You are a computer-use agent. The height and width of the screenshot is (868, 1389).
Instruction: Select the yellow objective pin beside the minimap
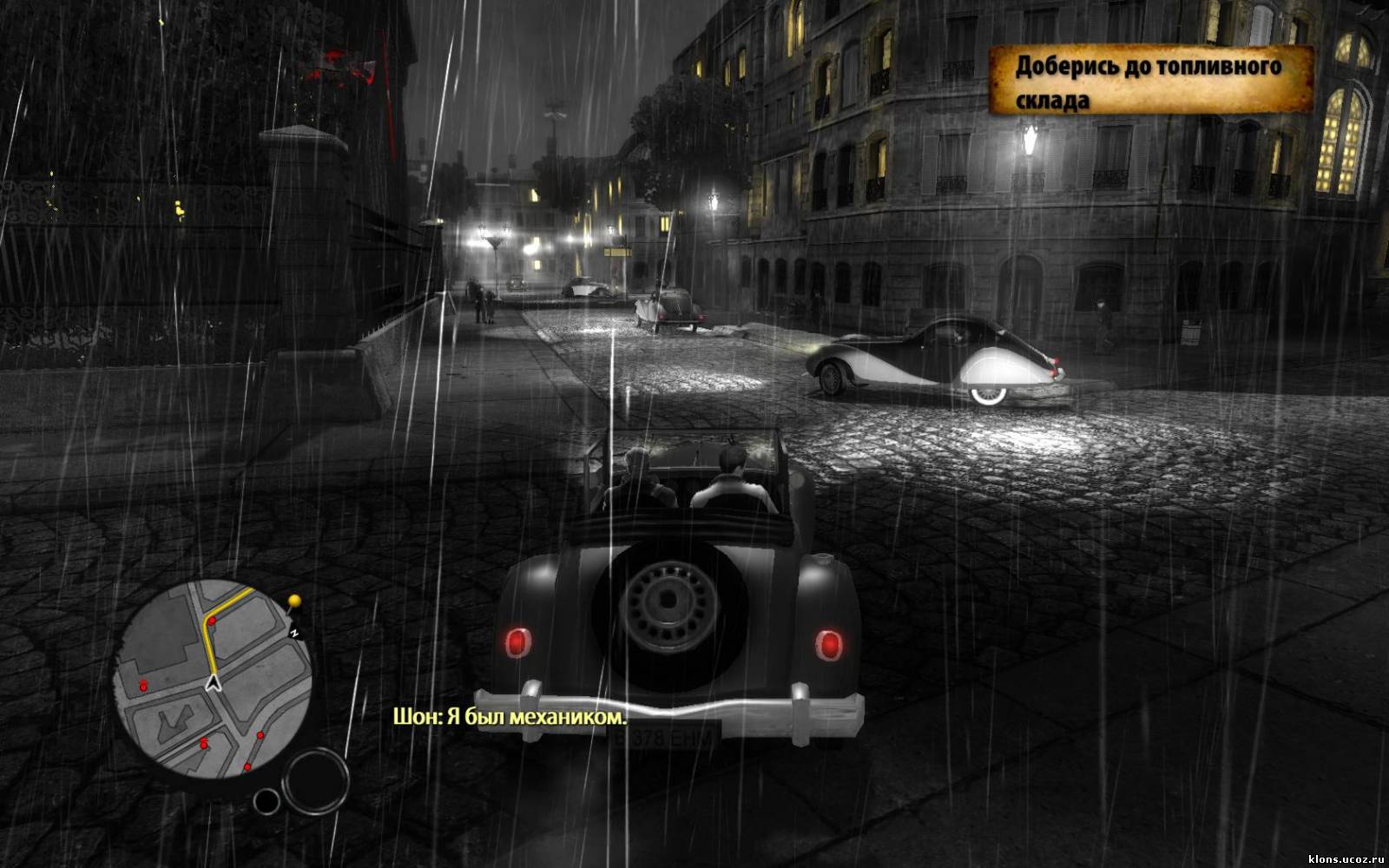pyautogui.click(x=295, y=601)
